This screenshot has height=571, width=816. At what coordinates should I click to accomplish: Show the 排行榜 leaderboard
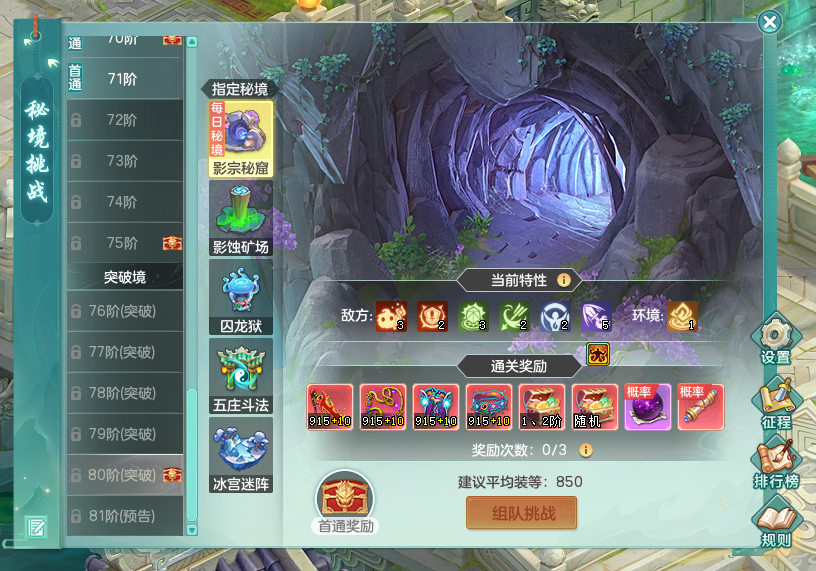pyautogui.click(x=775, y=465)
